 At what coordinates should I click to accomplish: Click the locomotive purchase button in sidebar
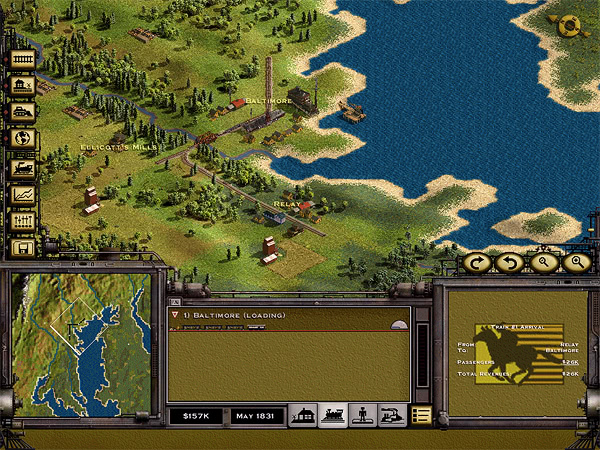point(22,166)
